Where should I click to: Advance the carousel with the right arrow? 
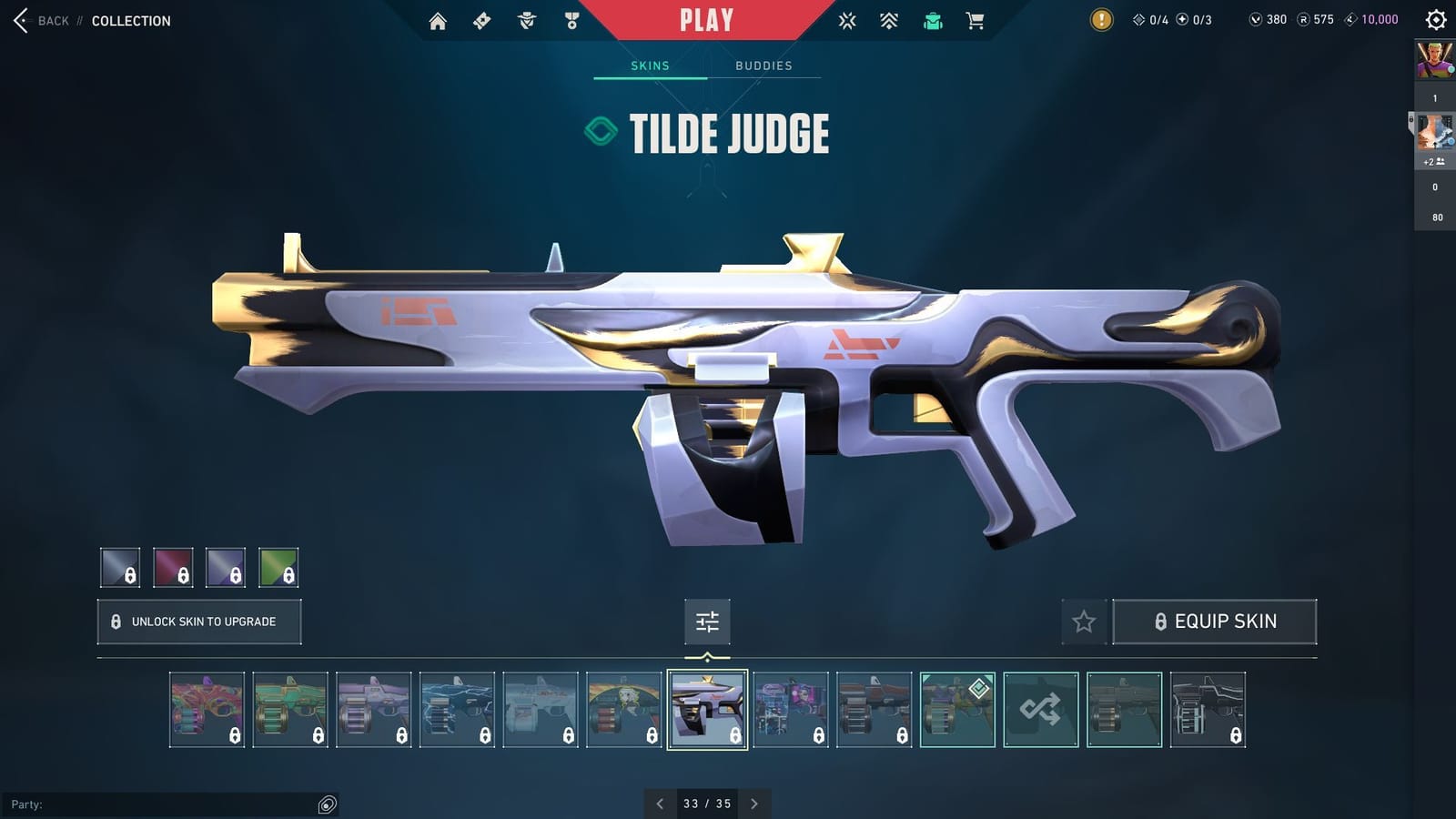[x=754, y=804]
